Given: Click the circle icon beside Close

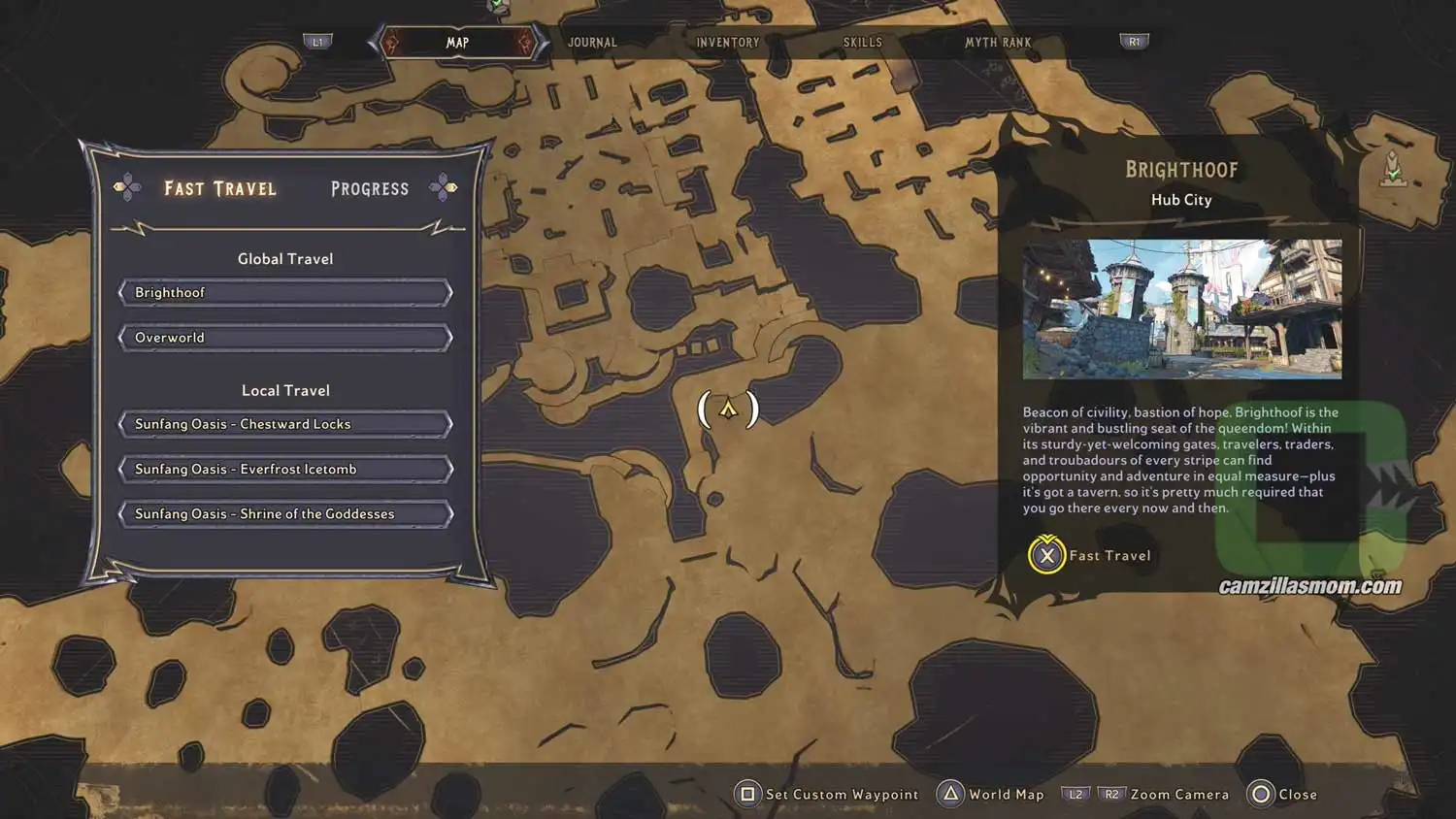Looking at the screenshot, I should (x=1260, y=794).
